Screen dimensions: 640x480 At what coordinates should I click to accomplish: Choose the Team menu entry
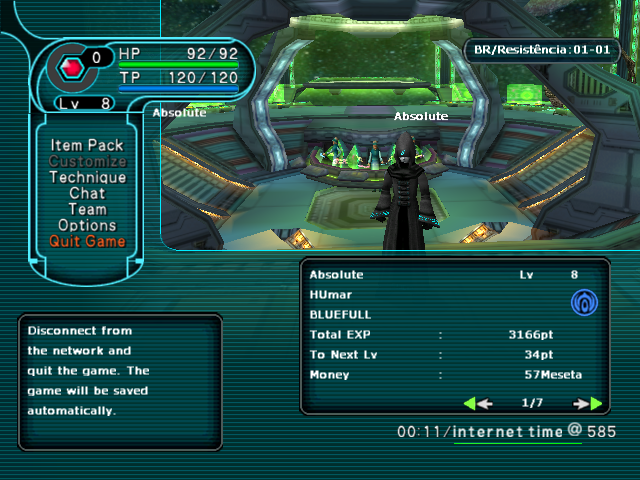pyautogui.click(x=87, y=210)
